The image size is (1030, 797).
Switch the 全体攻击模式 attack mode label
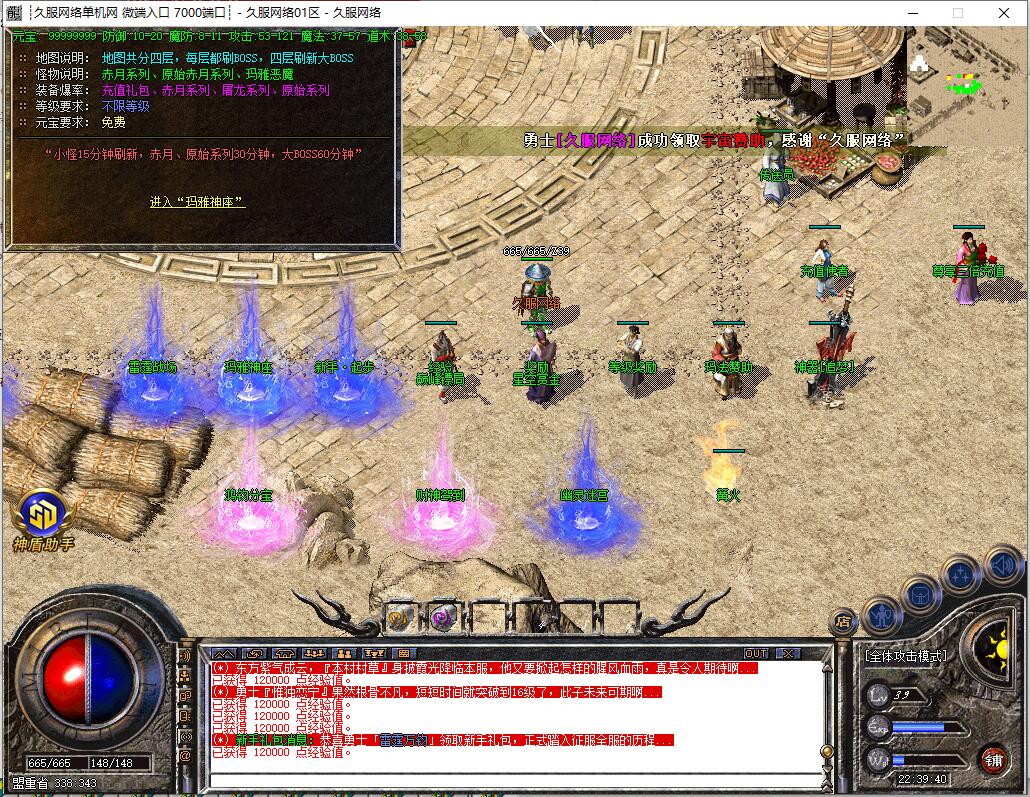pyautogui.click(x=905, y=656)
